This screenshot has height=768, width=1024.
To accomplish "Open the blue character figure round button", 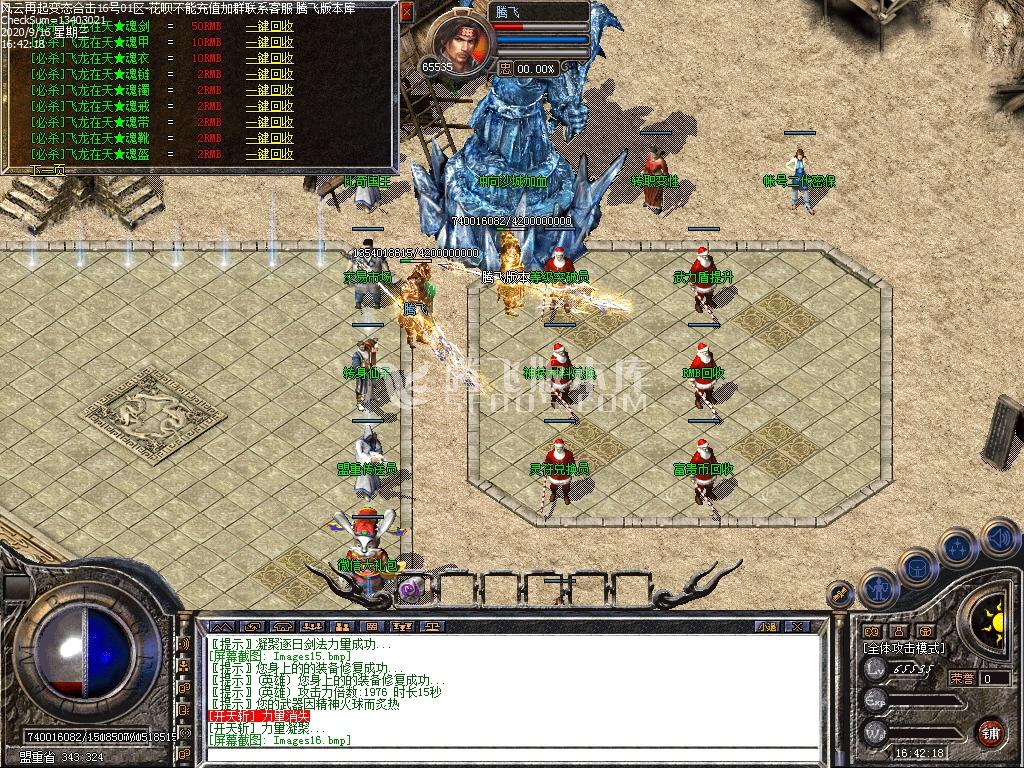I will click(x=877, y=587).
